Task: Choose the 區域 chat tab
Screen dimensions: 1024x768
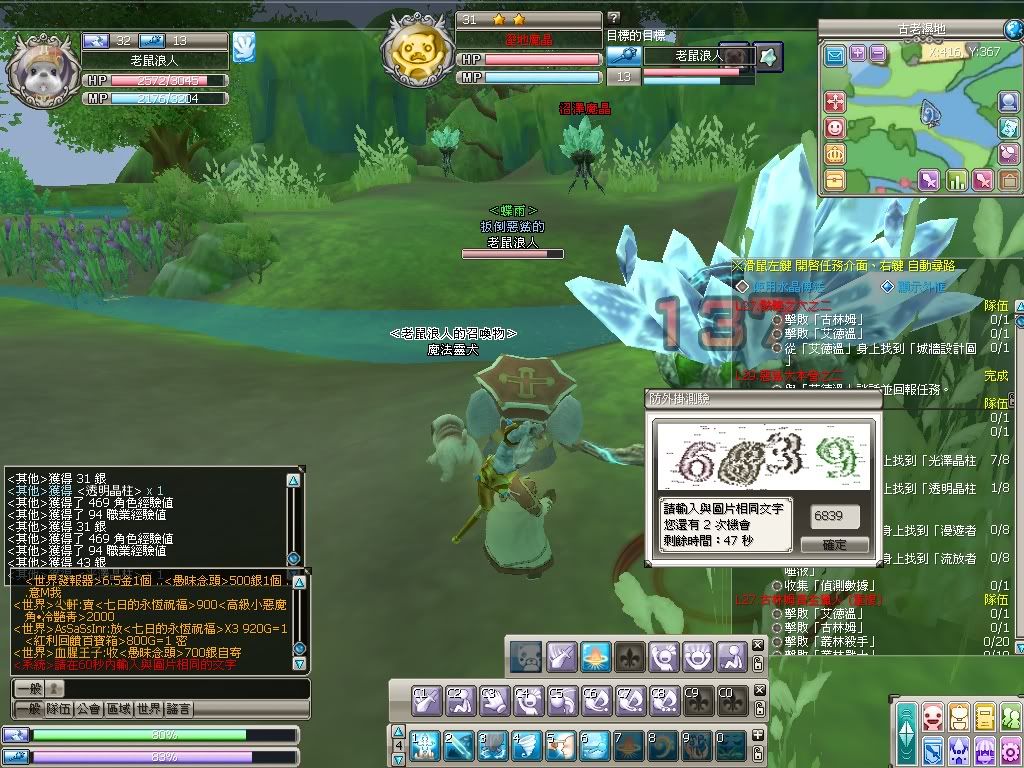Action: (x=118, y=709)
